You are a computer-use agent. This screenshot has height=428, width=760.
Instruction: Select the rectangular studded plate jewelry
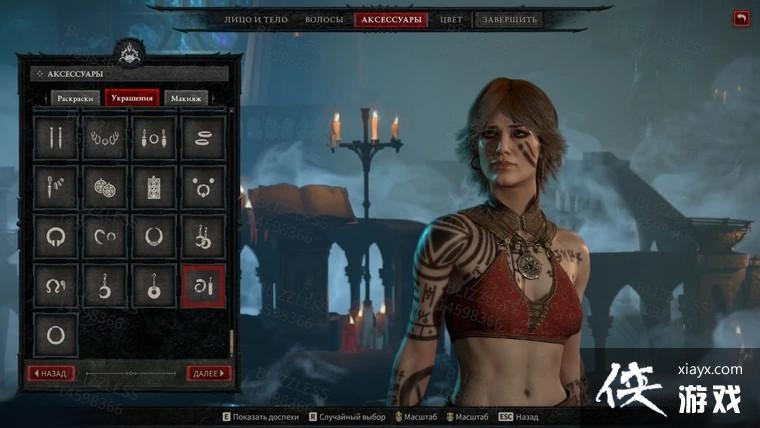pyautogui.click(x=154, y=186)
